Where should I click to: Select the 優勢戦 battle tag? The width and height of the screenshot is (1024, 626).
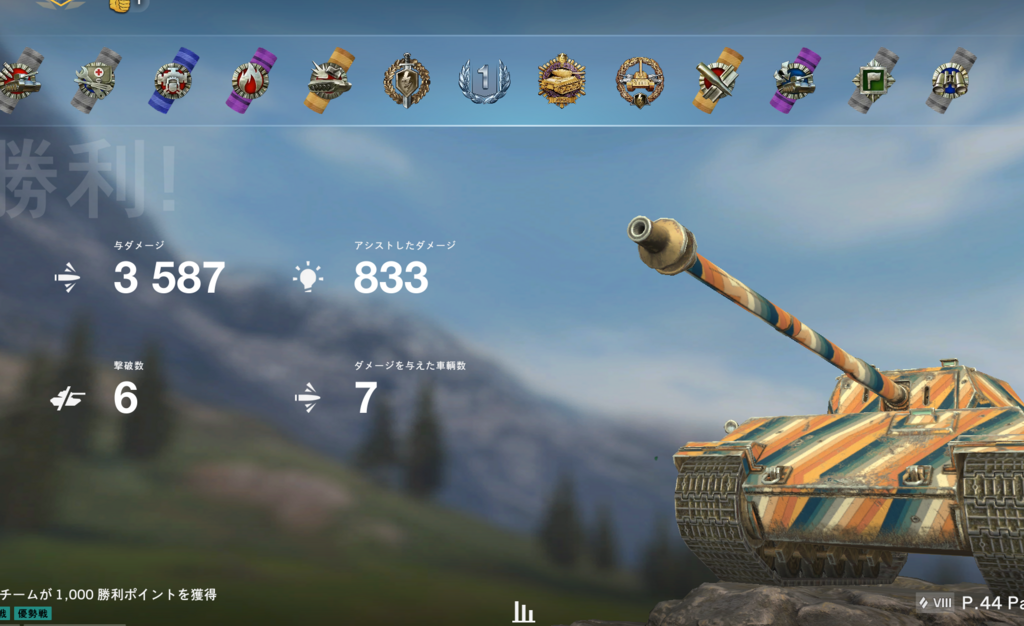33,613
